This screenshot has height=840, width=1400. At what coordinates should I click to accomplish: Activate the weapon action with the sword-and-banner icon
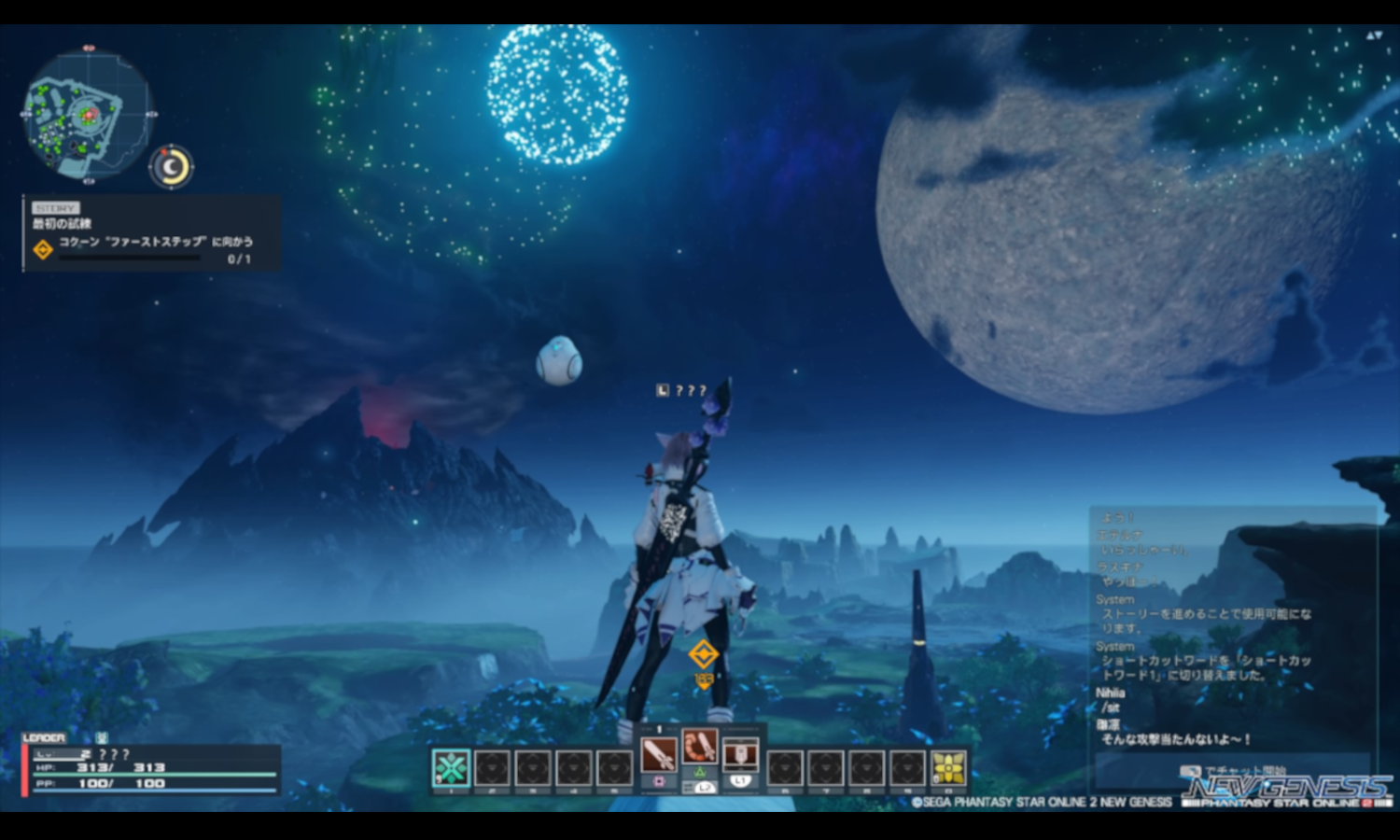pos(740,753)
